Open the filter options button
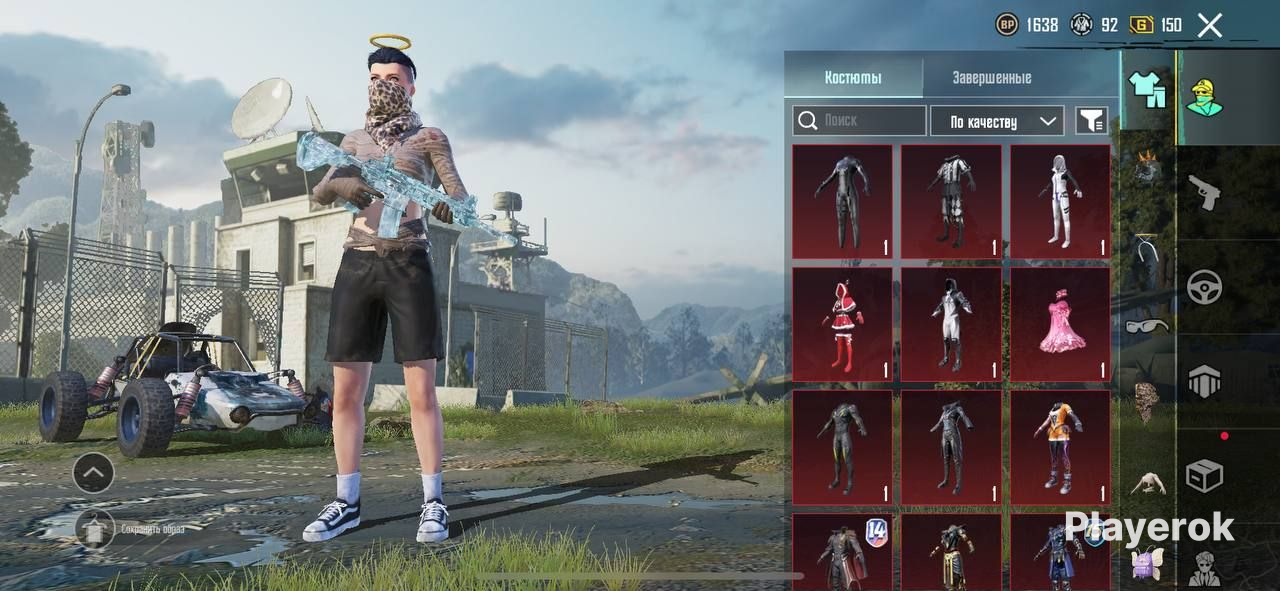 (1091, 121)
